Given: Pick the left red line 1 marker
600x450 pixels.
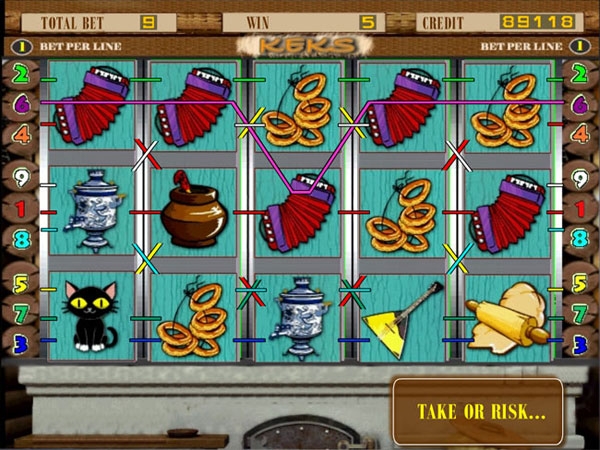Looking at the screenshot, I should pyautogui.click(x=20, y=209).
